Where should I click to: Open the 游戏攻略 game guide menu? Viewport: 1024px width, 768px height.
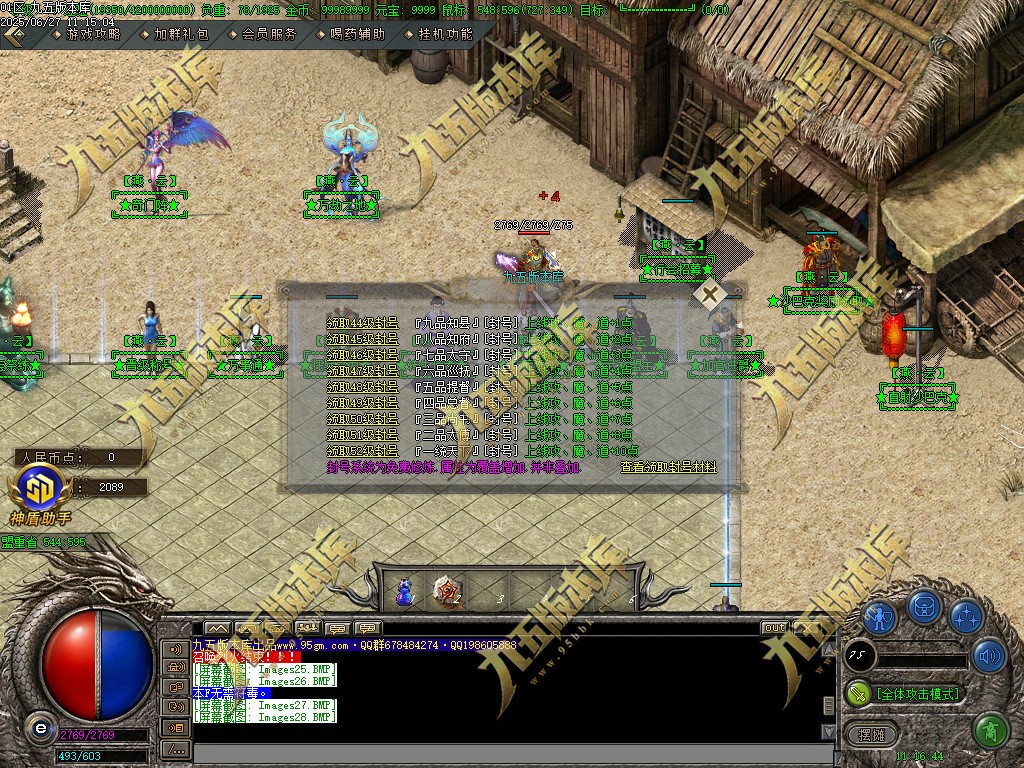point(93,33)
